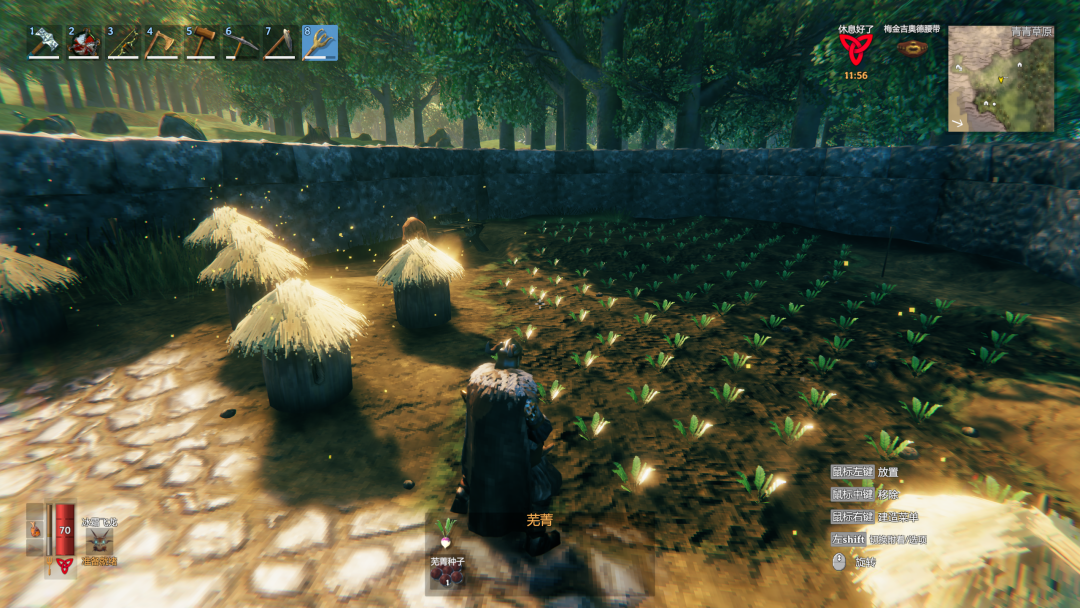
Task: Click the Megingjord belt status icon
Action: (x=911, y=47)
